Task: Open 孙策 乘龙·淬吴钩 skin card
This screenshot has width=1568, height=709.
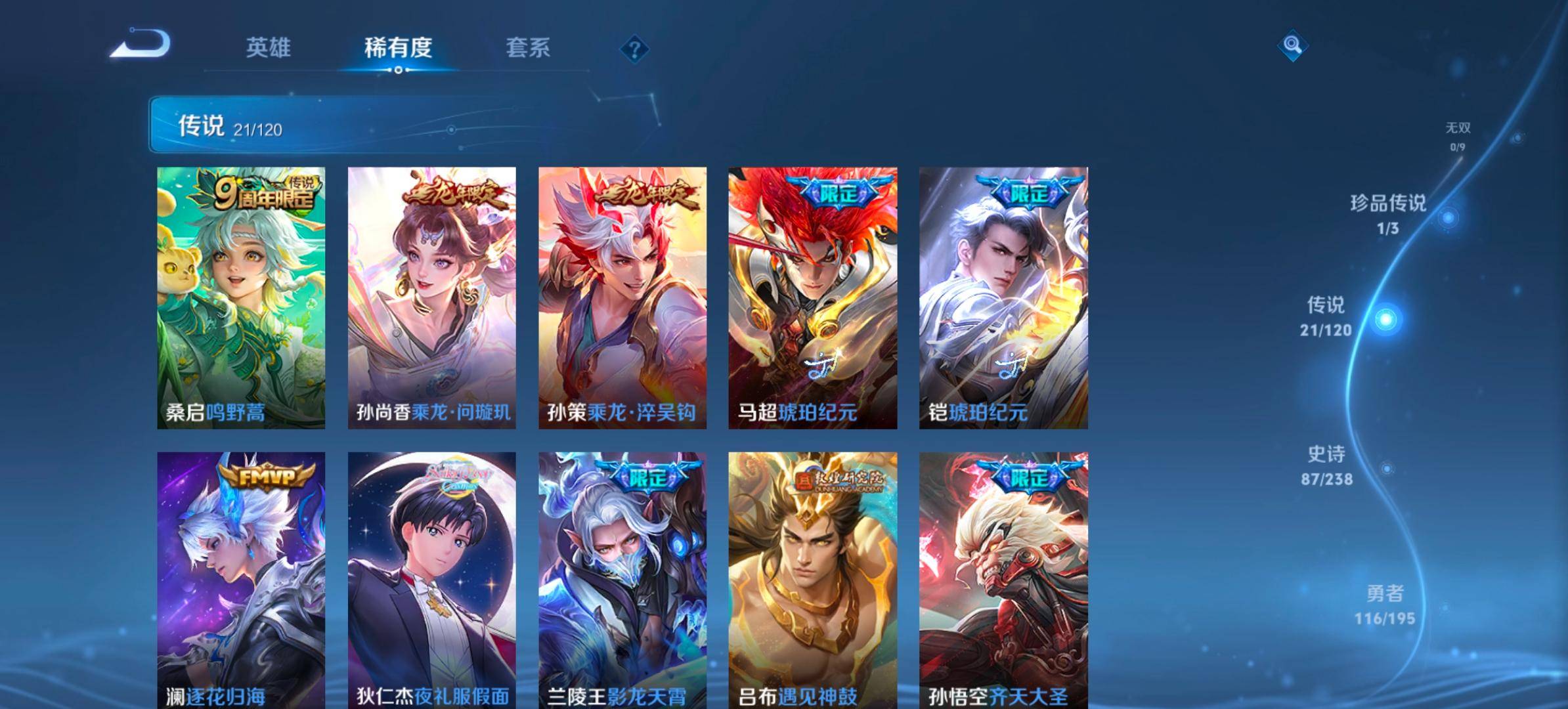Action: pyautogui.click(x=622, y=297)
